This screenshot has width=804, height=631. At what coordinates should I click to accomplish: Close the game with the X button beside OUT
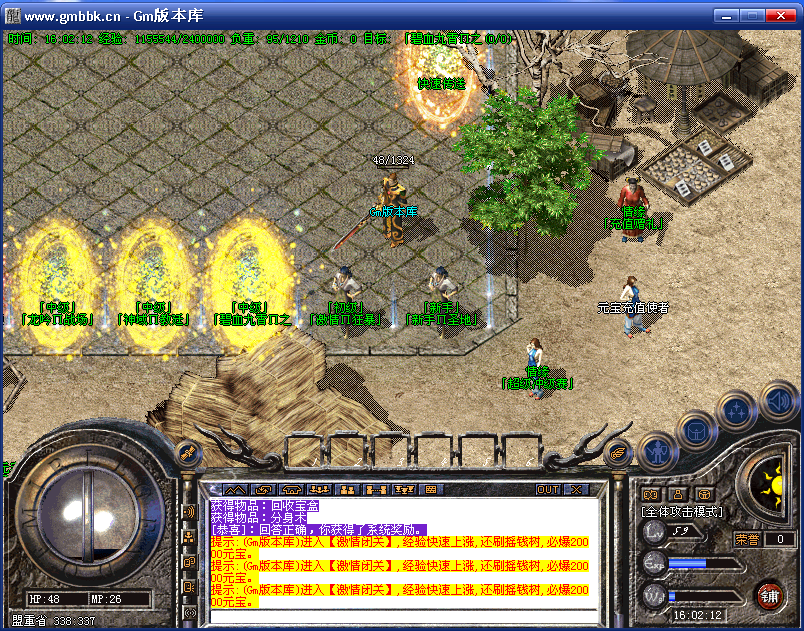coord(576,490)
